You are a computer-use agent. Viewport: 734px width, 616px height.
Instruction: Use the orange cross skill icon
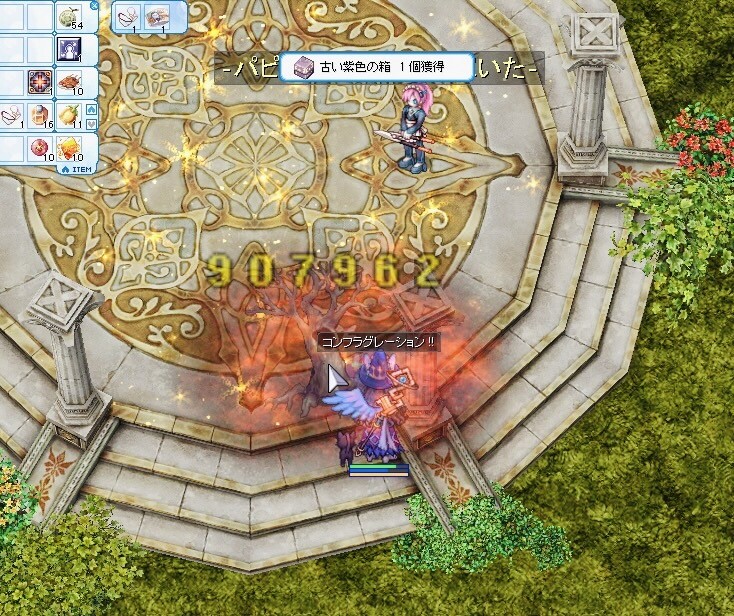[x=41, y=82]
